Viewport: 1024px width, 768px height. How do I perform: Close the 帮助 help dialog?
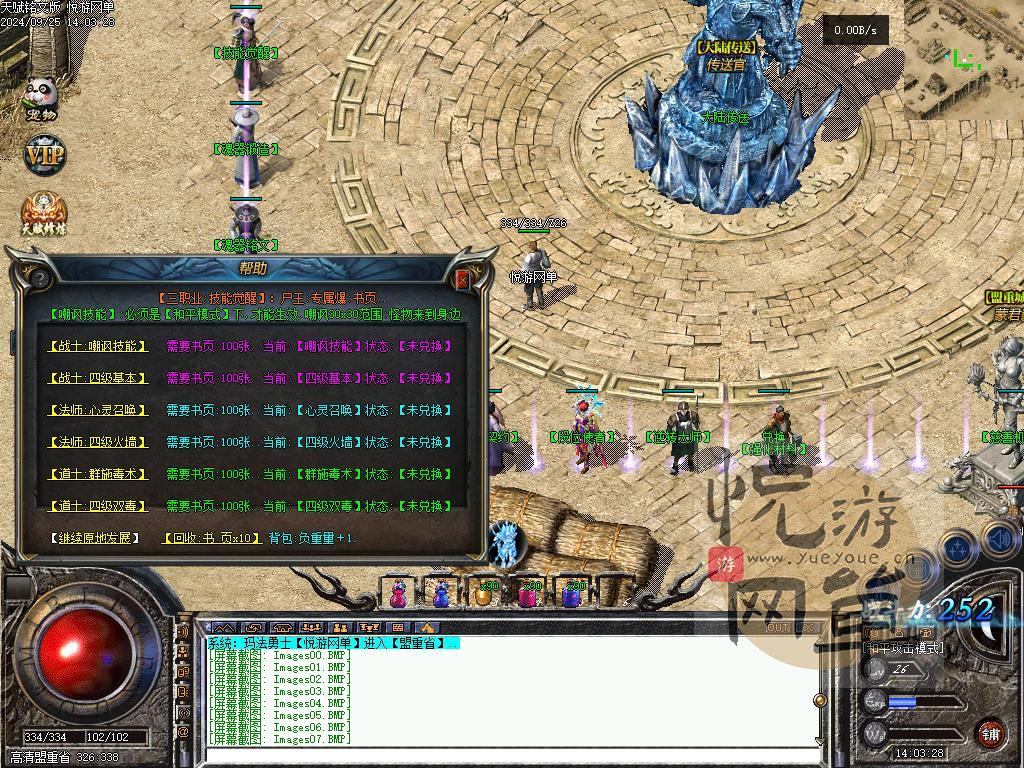[462, 279]
